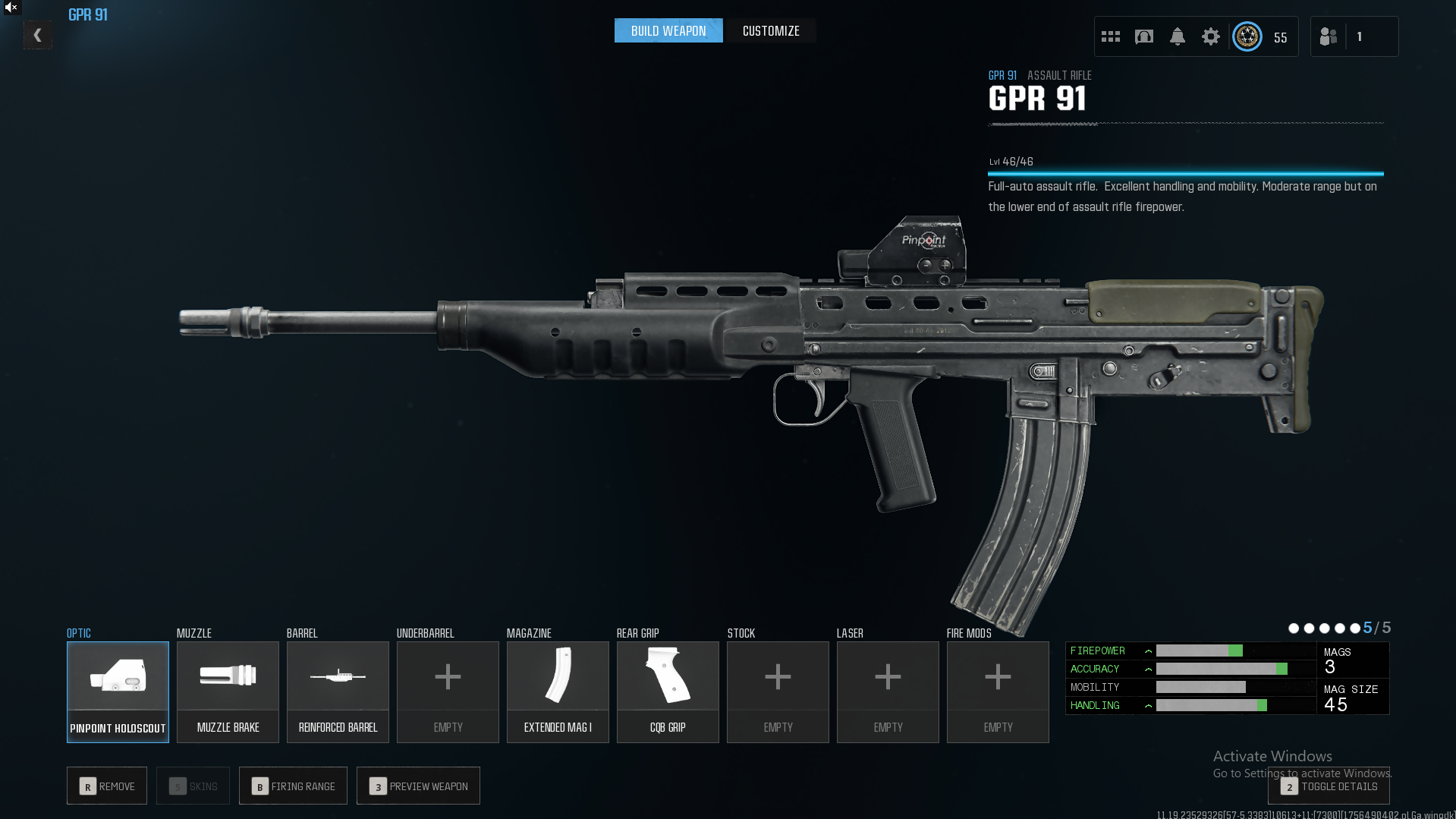Select the Extended Mag I slot
Viewport: 1456px width, 819px height.
tap(558, 691)
